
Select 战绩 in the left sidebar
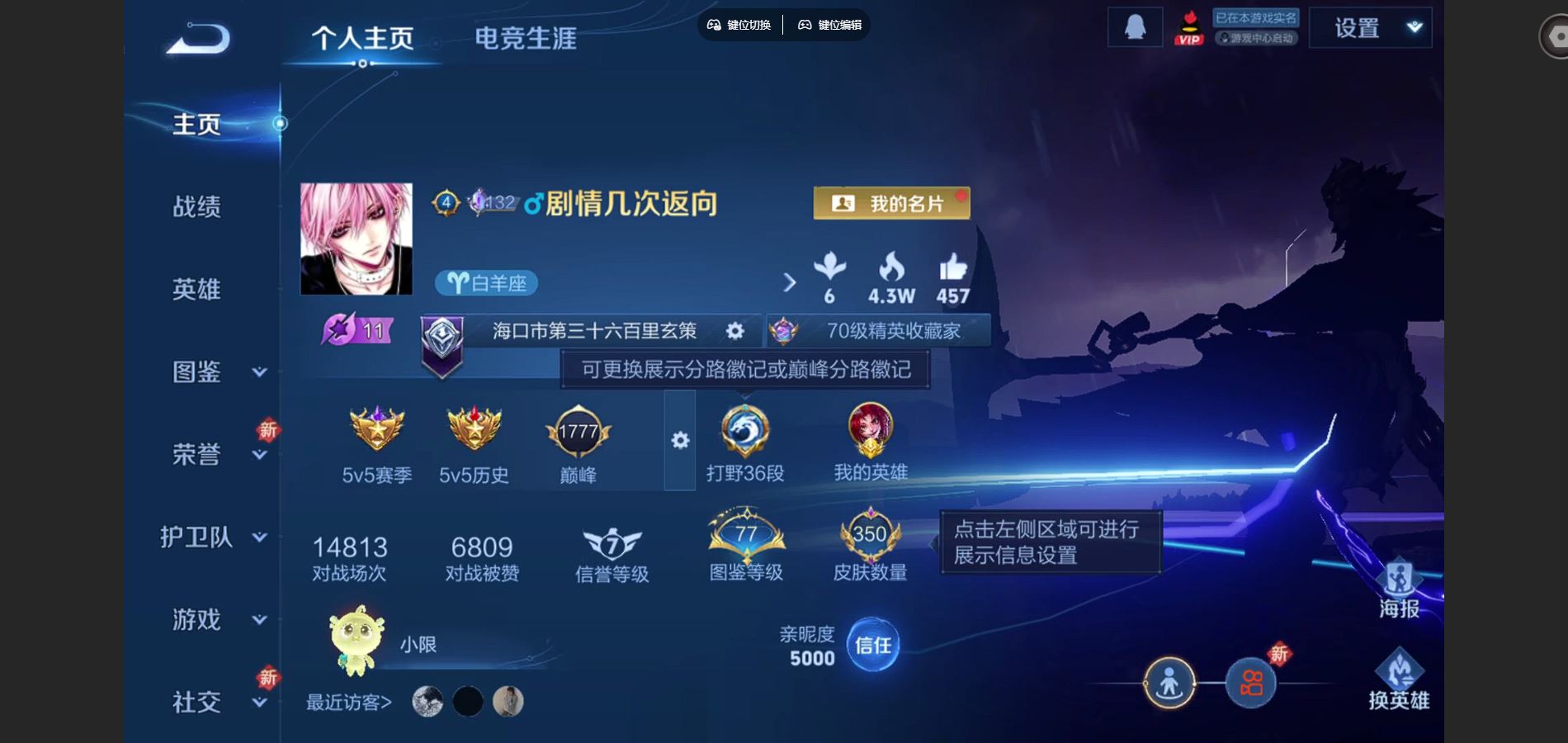pyautogui.click(x=198, y=208)
